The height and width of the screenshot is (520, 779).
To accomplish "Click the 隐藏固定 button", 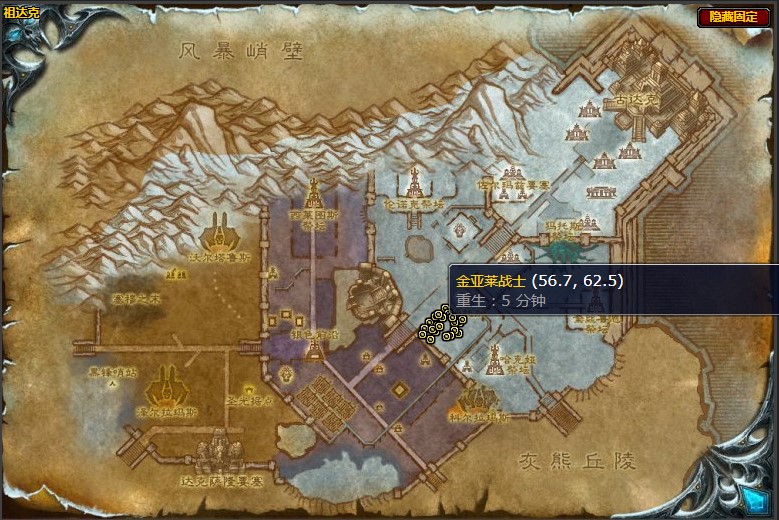I will point(734,17).
